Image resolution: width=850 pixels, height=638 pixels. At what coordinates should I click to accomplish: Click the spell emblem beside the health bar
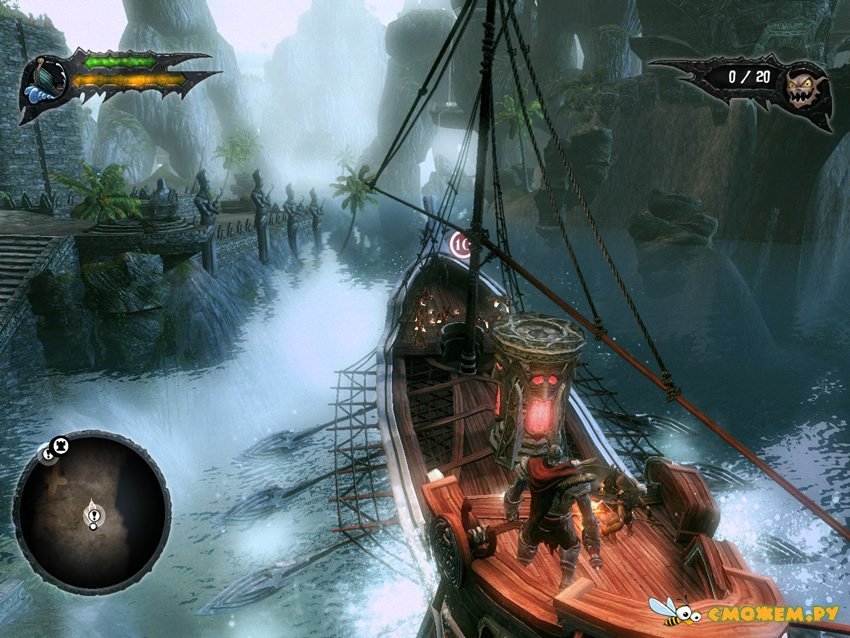(x=45, y=82)
